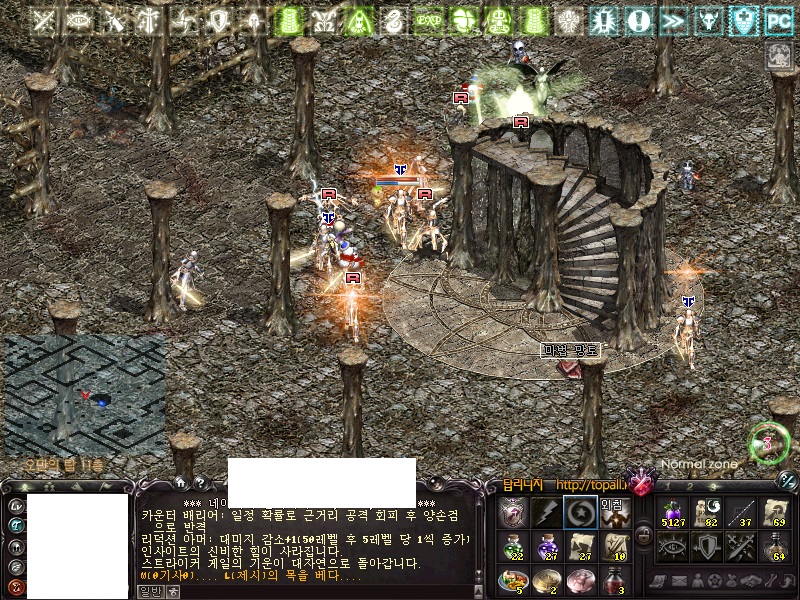Use the green potion with 22 left
800x600 pixels.
pos(514,546)
